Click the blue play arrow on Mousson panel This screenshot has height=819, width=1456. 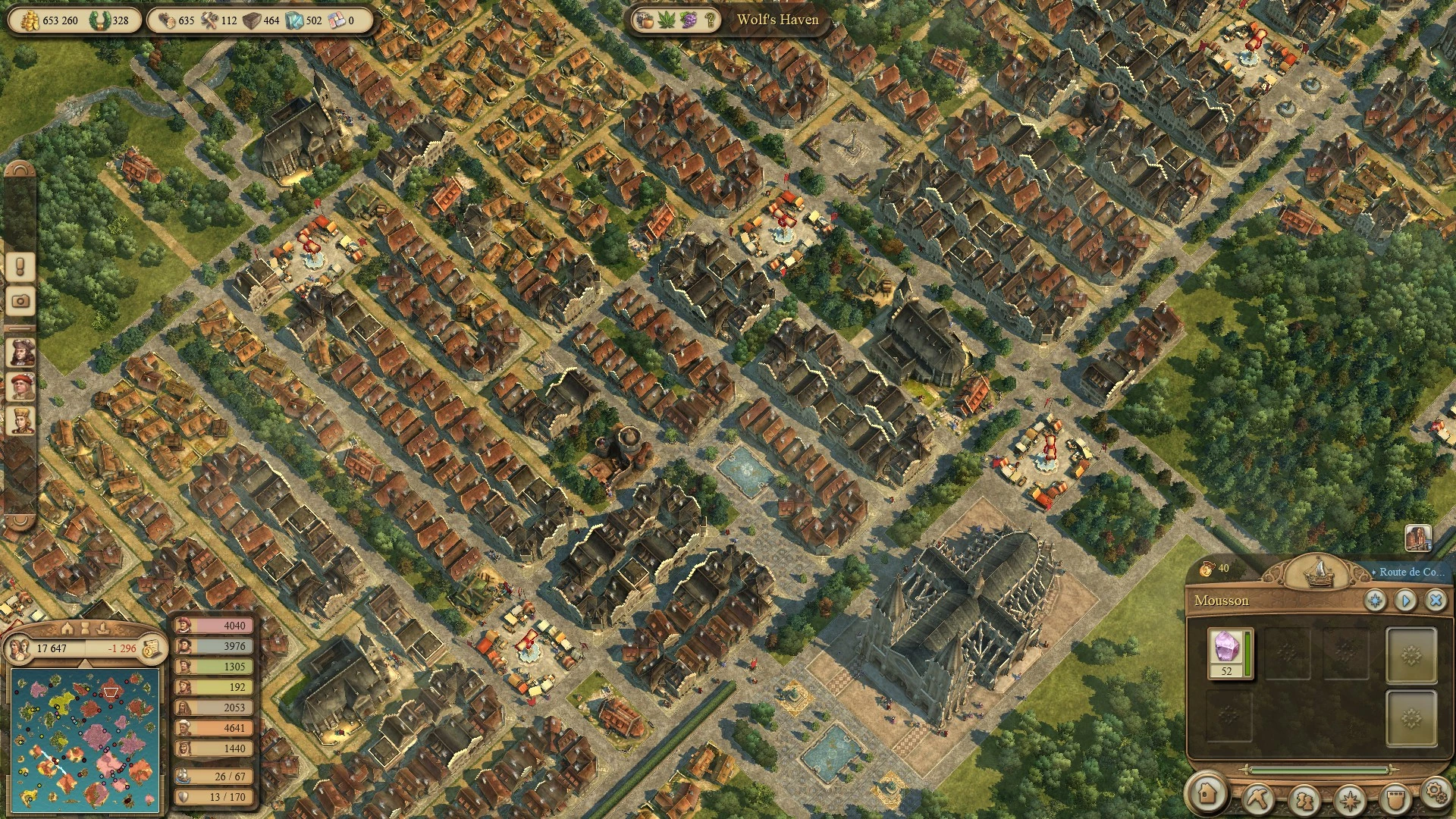click(1405, 601)
